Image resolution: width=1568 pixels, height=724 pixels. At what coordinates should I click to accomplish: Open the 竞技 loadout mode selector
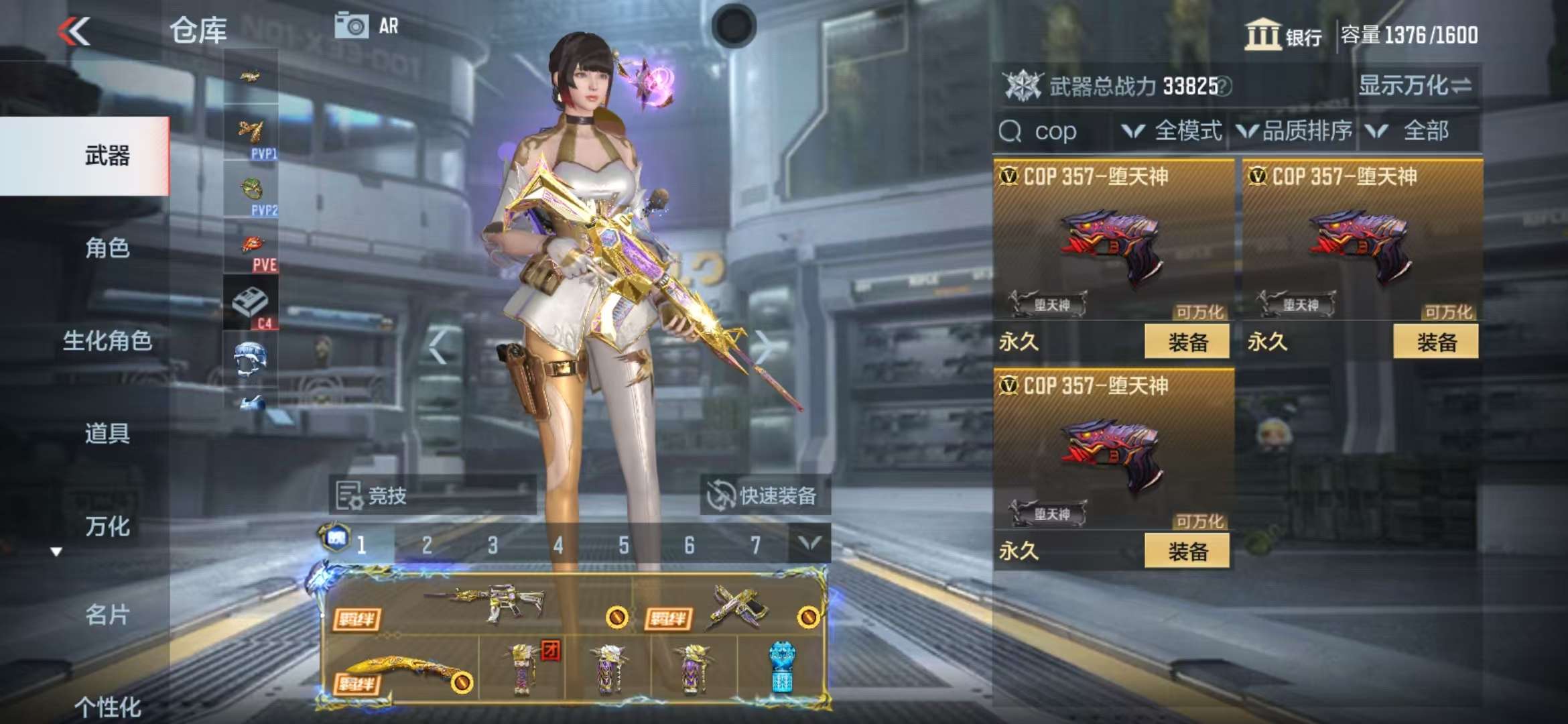pos(432,495)
